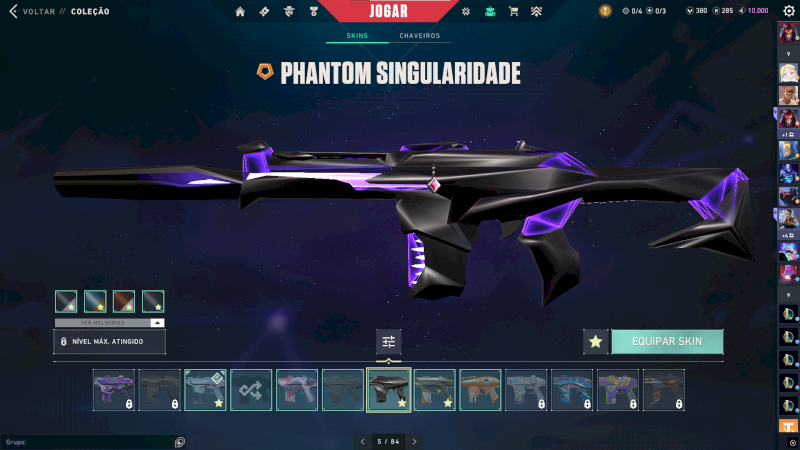Open the store shopping cart icon
The image size is (800, 450).
point(513,12)
